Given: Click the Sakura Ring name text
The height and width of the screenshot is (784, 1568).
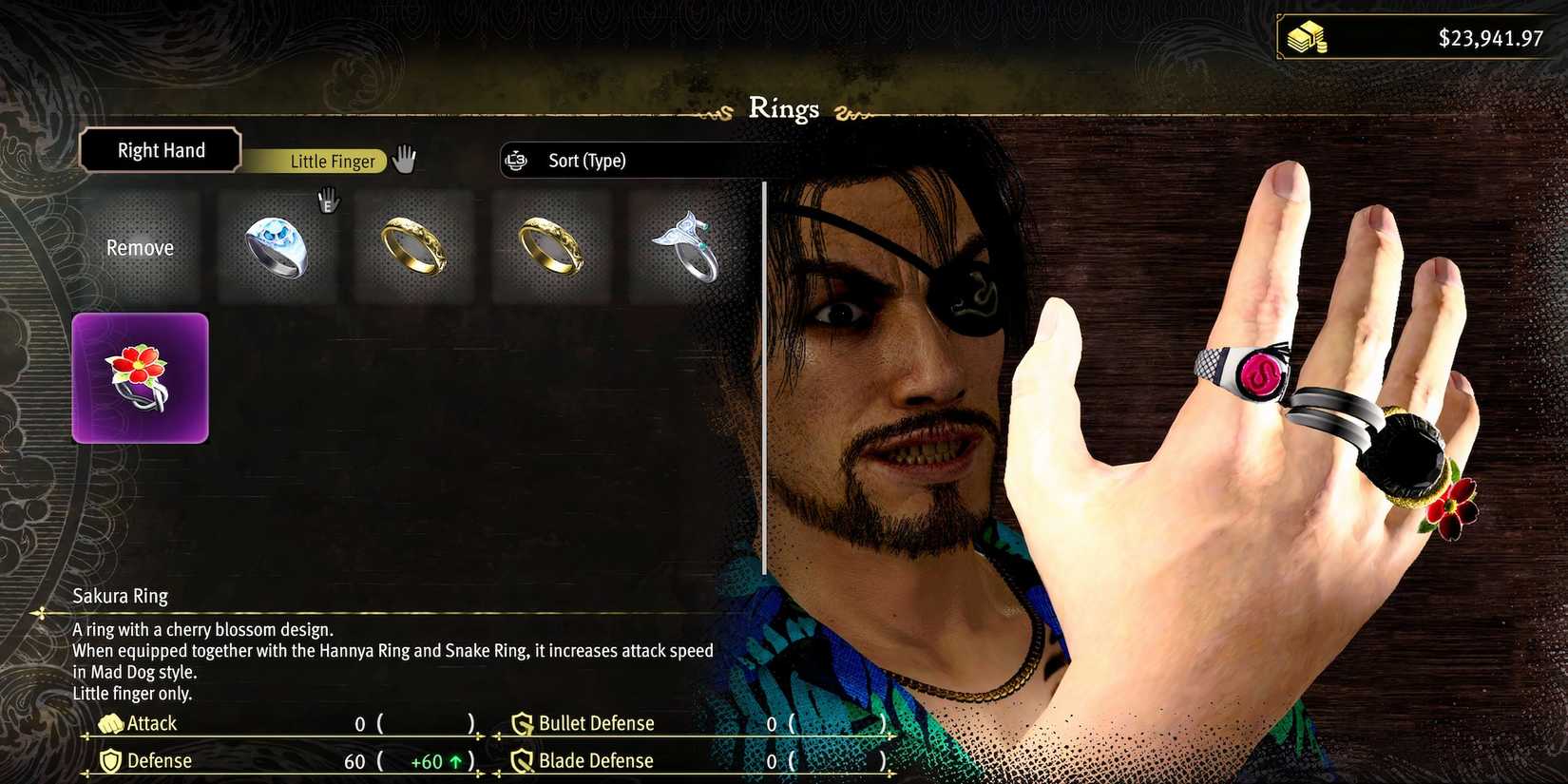Looking at the screenshot, I should (x=120, y=596).
